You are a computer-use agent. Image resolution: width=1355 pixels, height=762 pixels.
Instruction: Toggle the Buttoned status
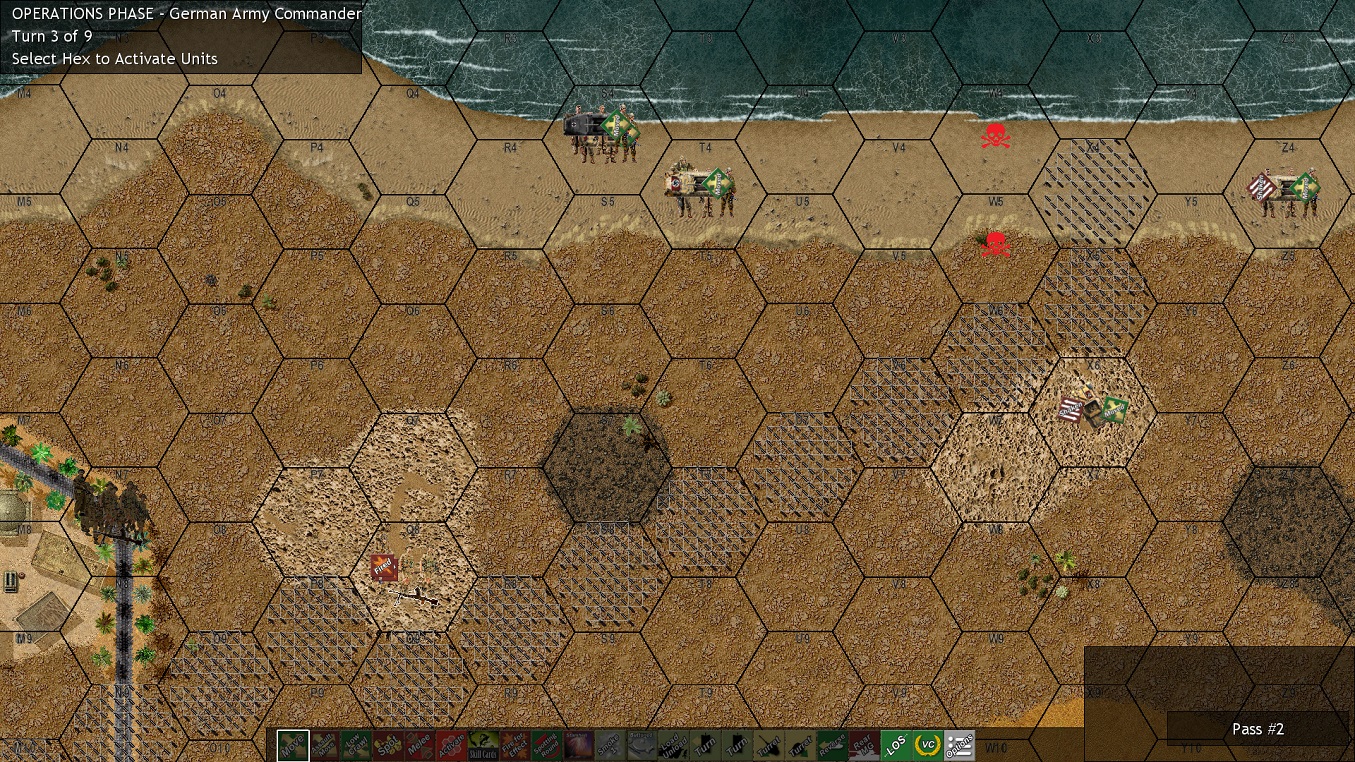tap(643, 745)
